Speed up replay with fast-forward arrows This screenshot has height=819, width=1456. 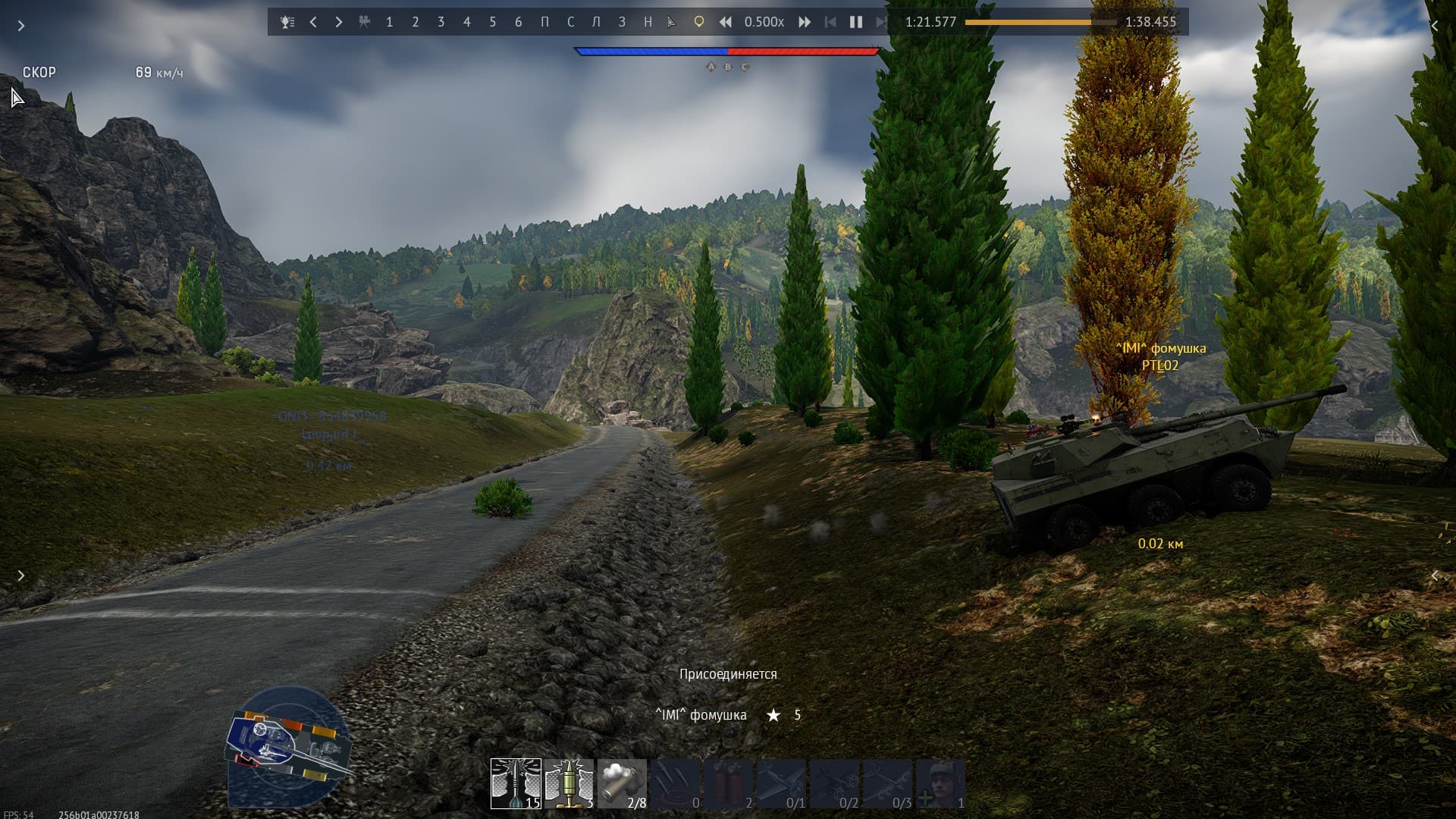tap(805, 22)
